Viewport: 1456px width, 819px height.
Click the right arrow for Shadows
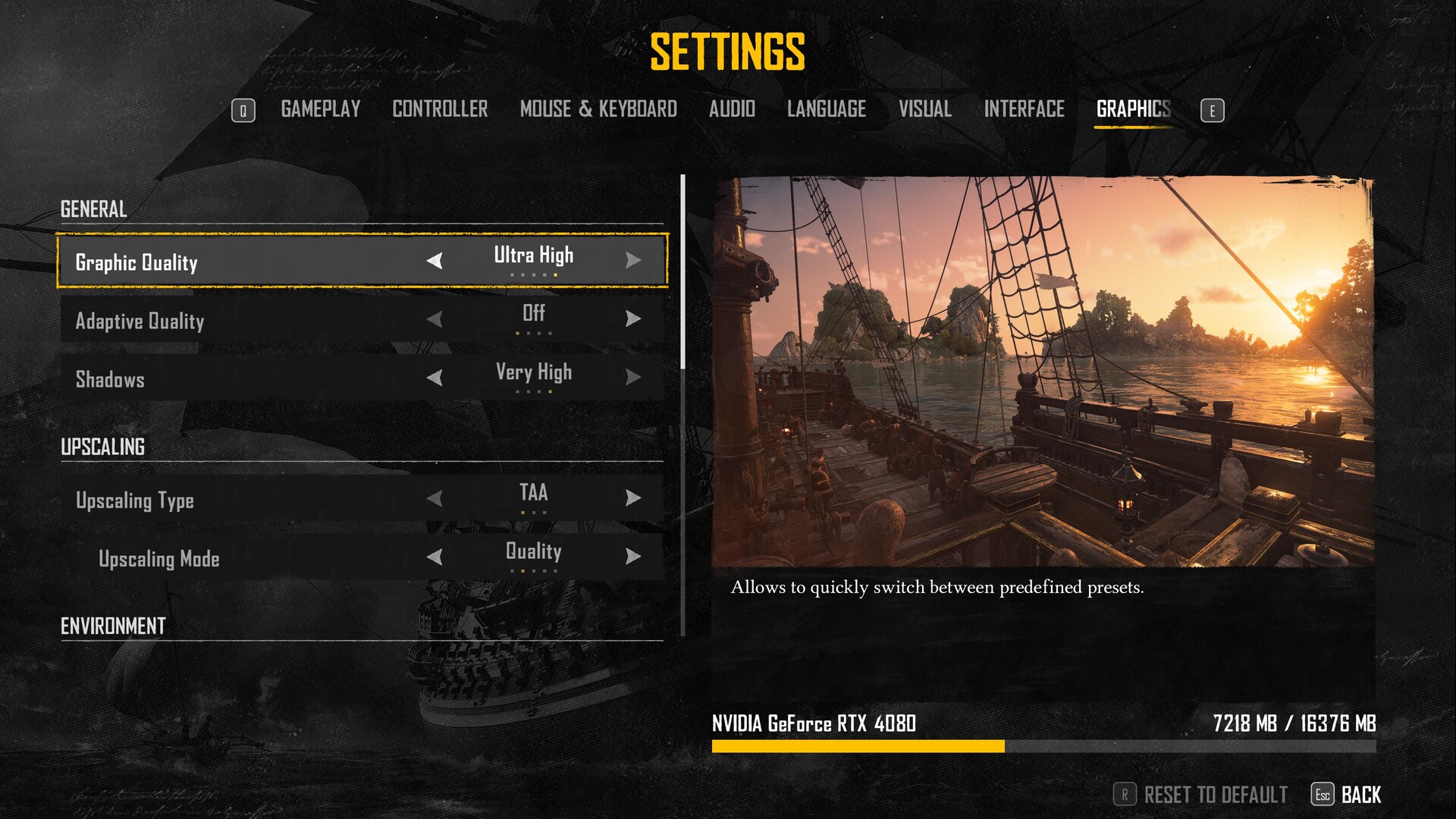[633, 378]
